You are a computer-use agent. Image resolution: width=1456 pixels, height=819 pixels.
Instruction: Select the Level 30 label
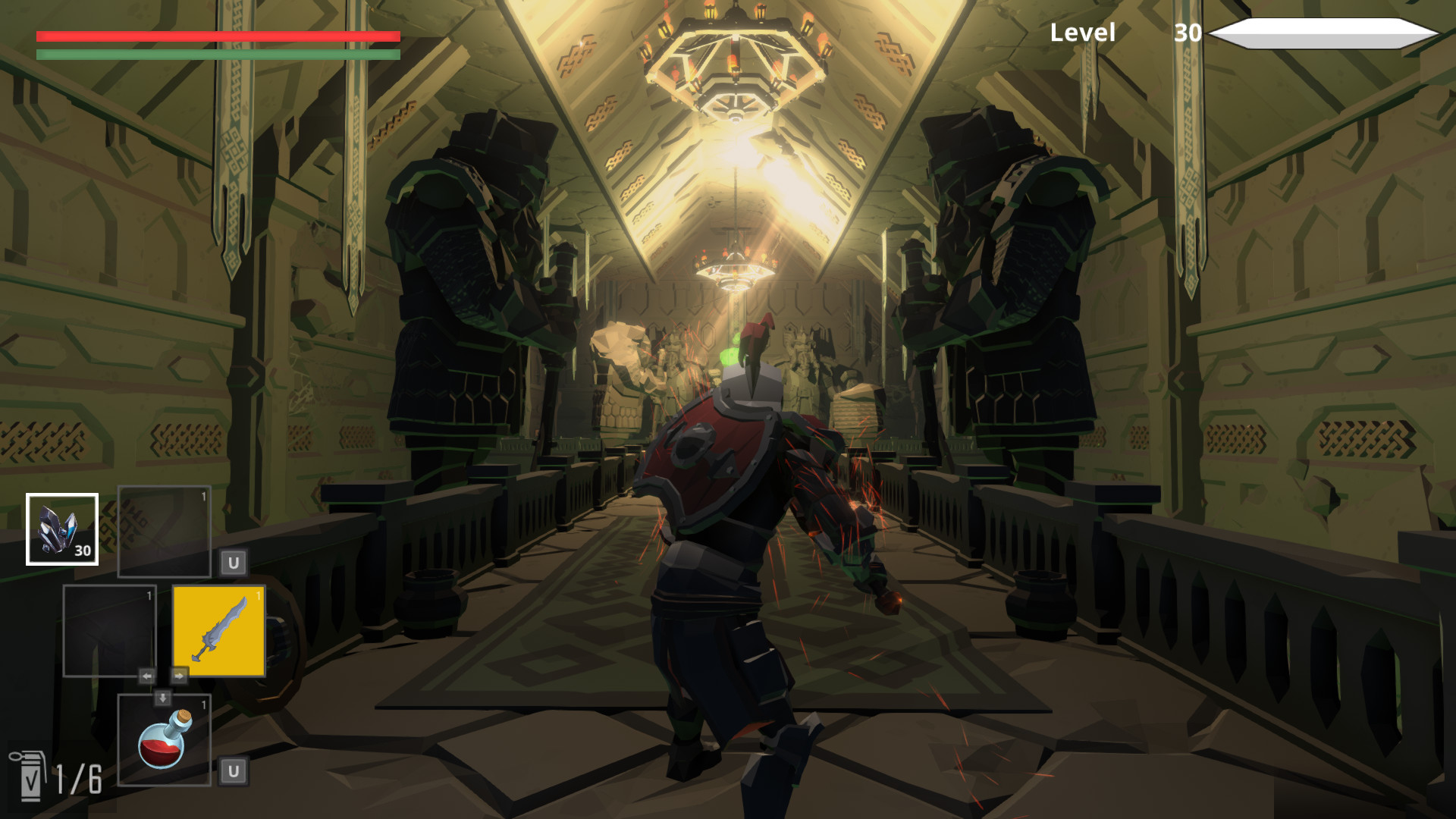point(1082,34)
